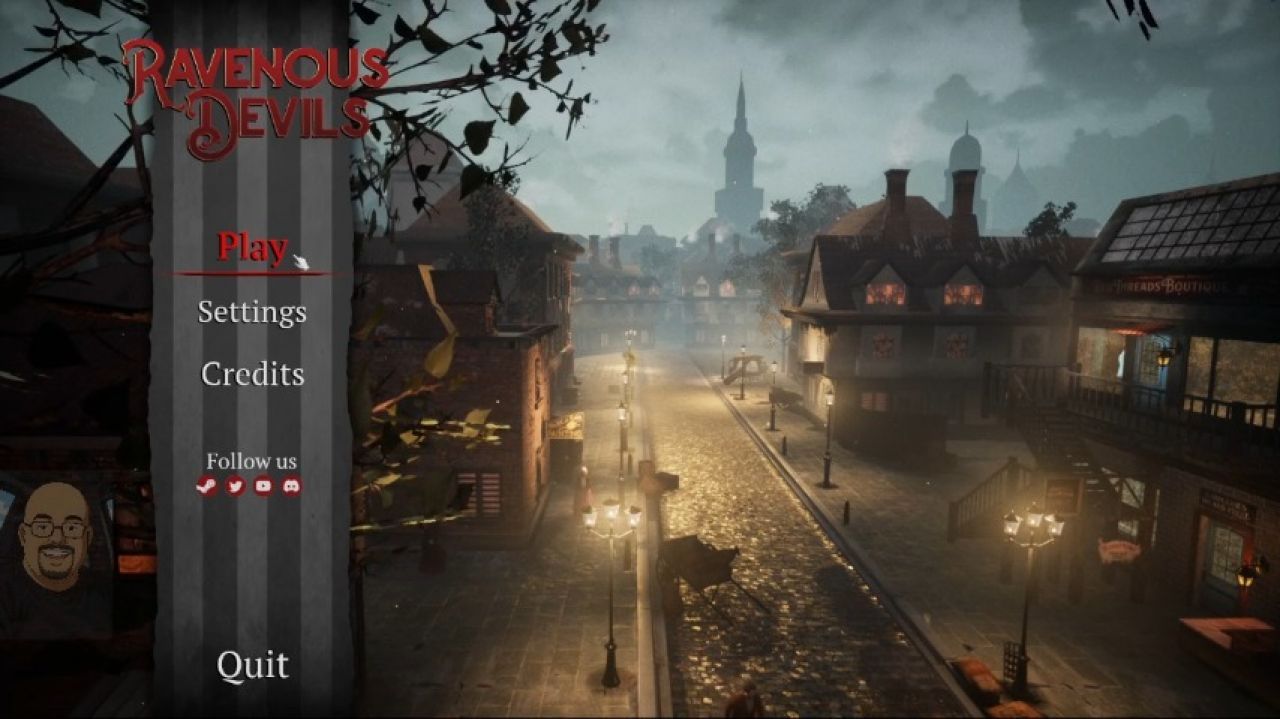Quit the game
1280x719 pixels.
pos(252,665)
